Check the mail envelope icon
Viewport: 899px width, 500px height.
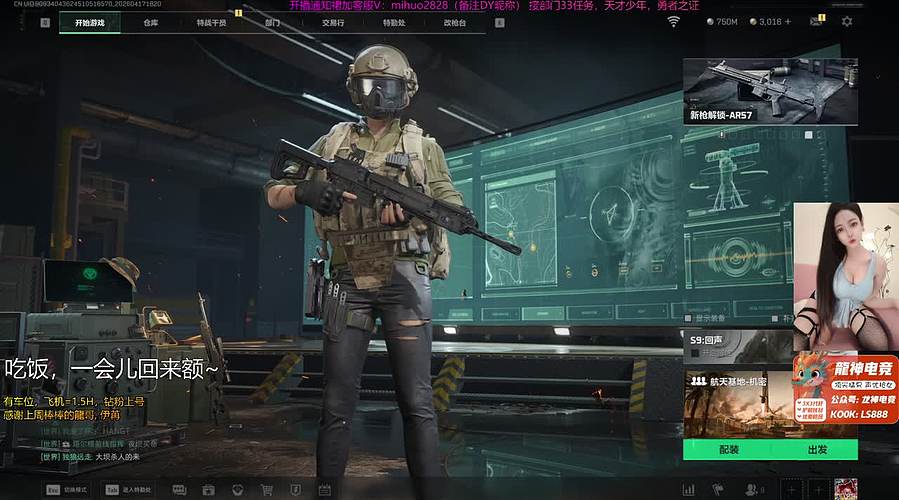click(x=815, y=22)
